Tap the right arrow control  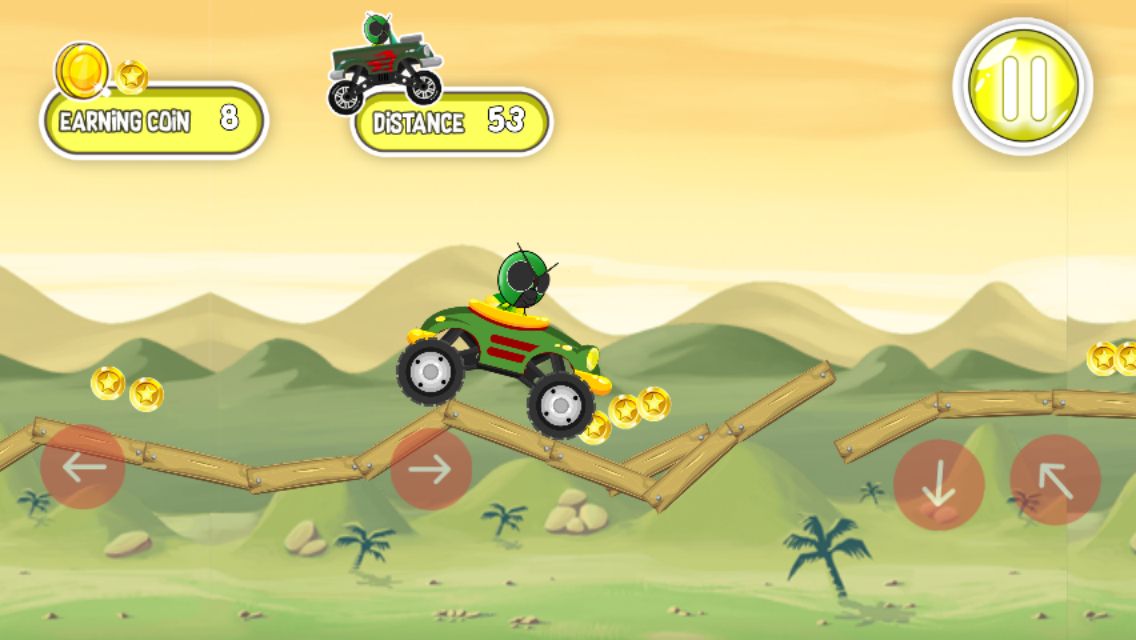point(431,469)
